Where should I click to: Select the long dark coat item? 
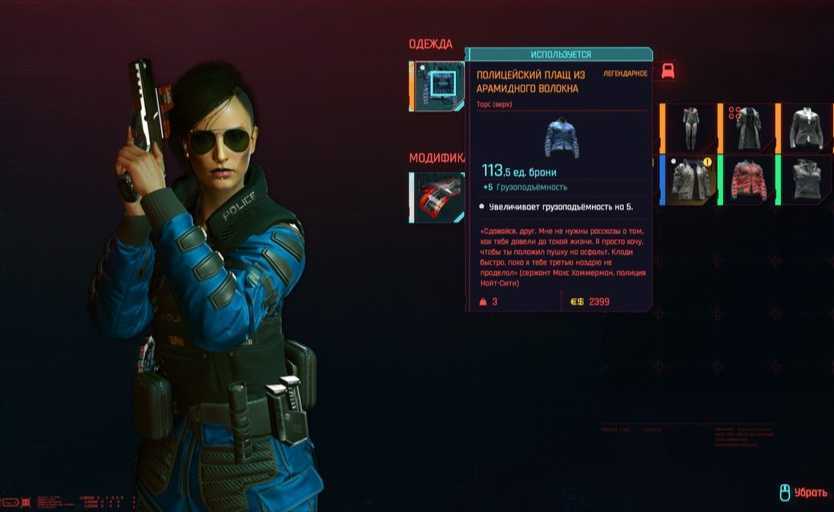tap(748, 128)
